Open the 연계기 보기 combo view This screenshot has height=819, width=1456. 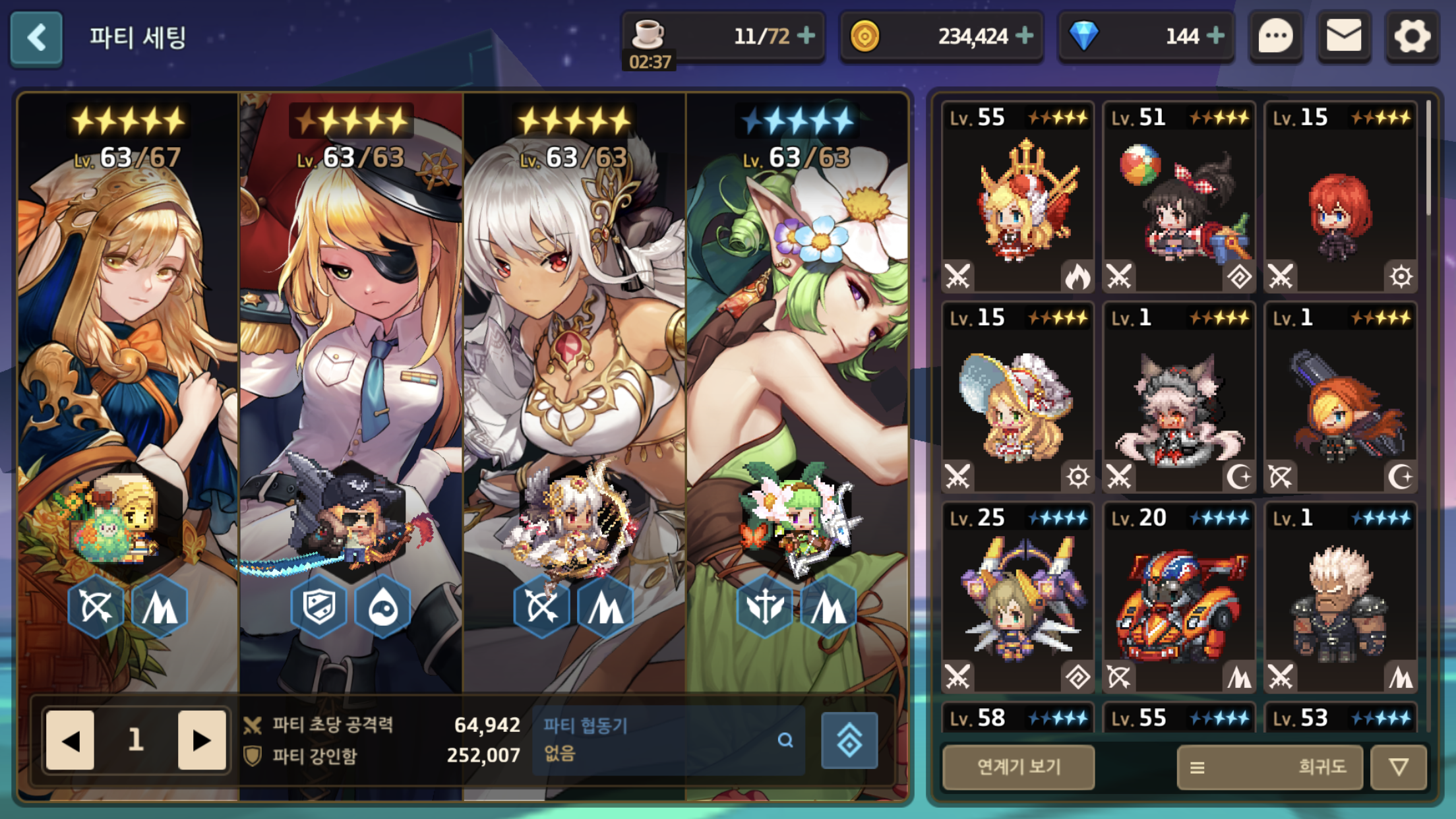coord(1018,767)
